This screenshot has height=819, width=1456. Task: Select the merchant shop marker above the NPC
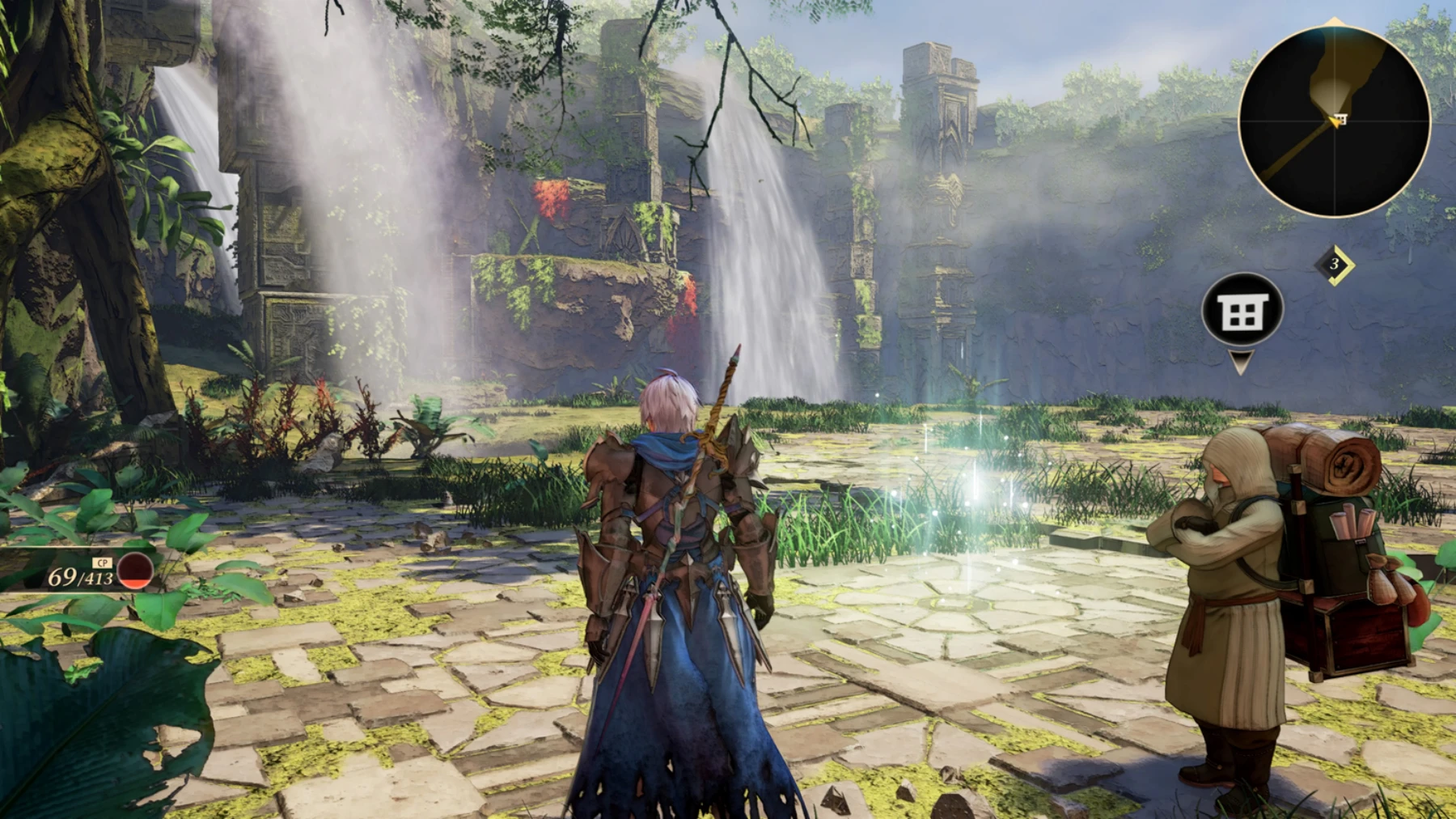1242,311
